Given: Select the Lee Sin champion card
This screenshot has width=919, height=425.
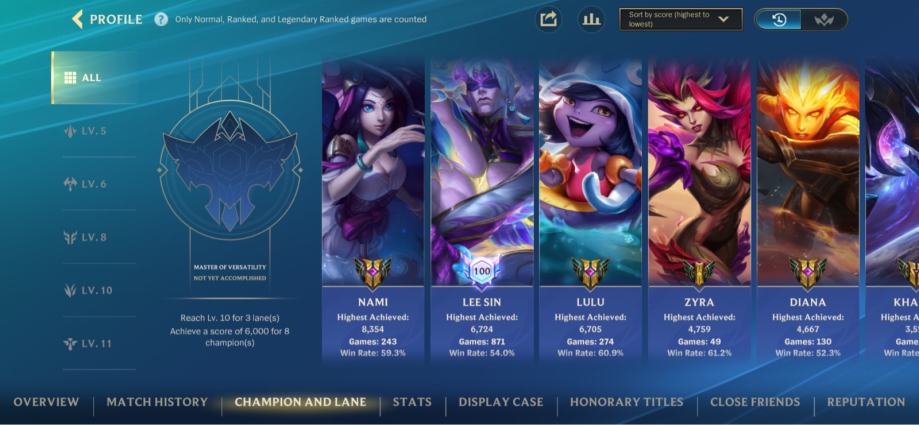Looking at the screenshot, I should coord(482,210).
